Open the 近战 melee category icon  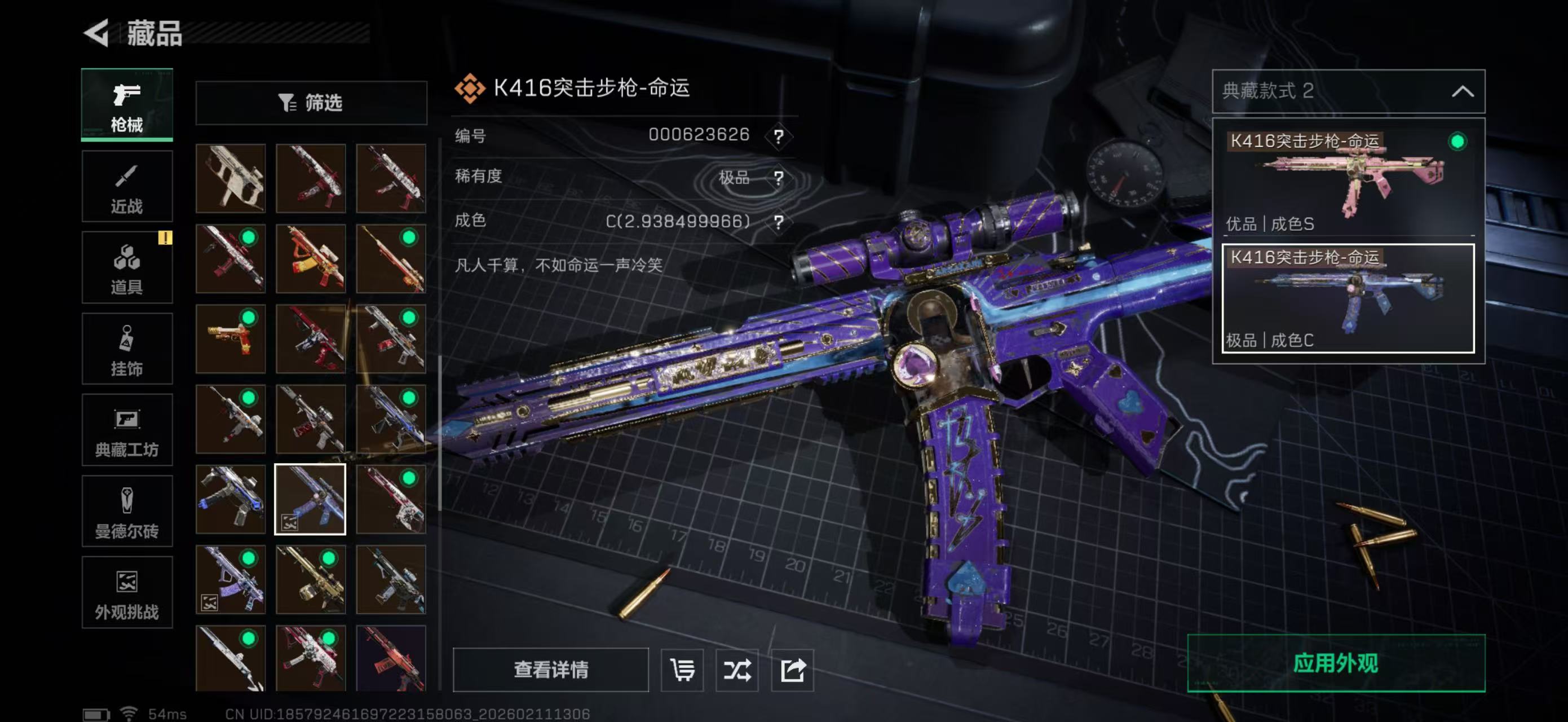pos(127,186)
